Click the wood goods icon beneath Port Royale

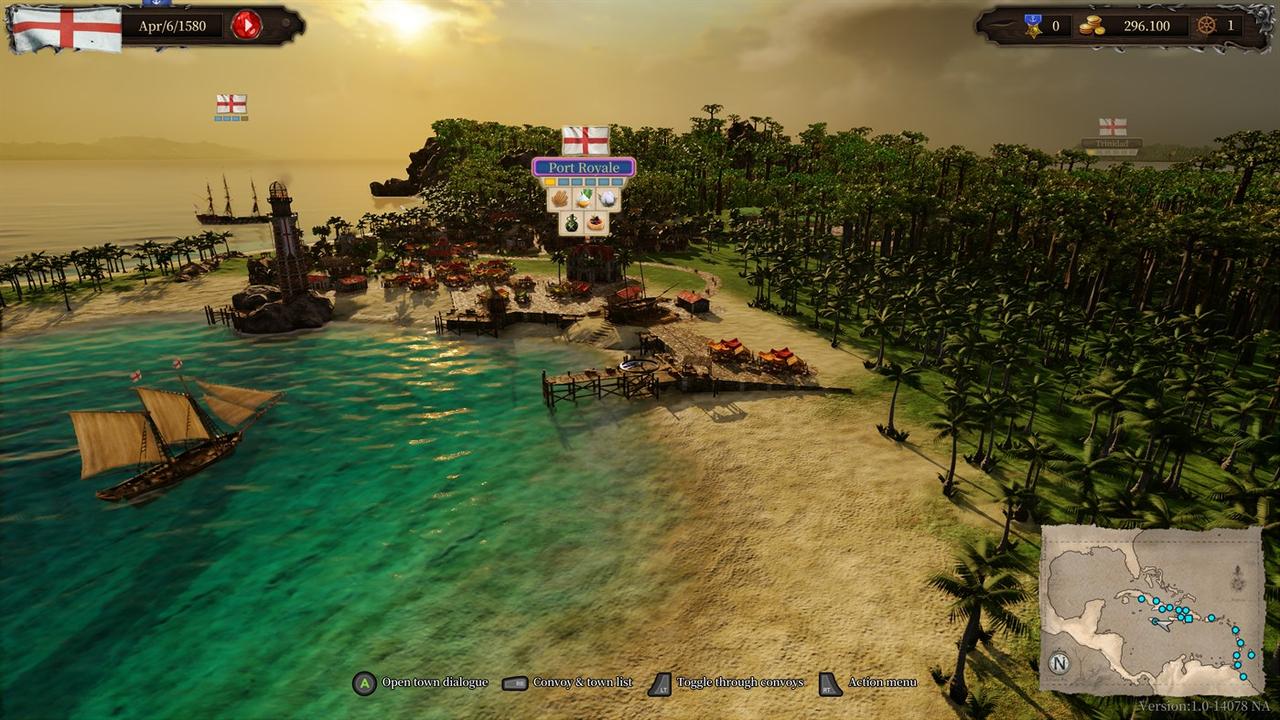pyautogui.click(x=560, y=198)
